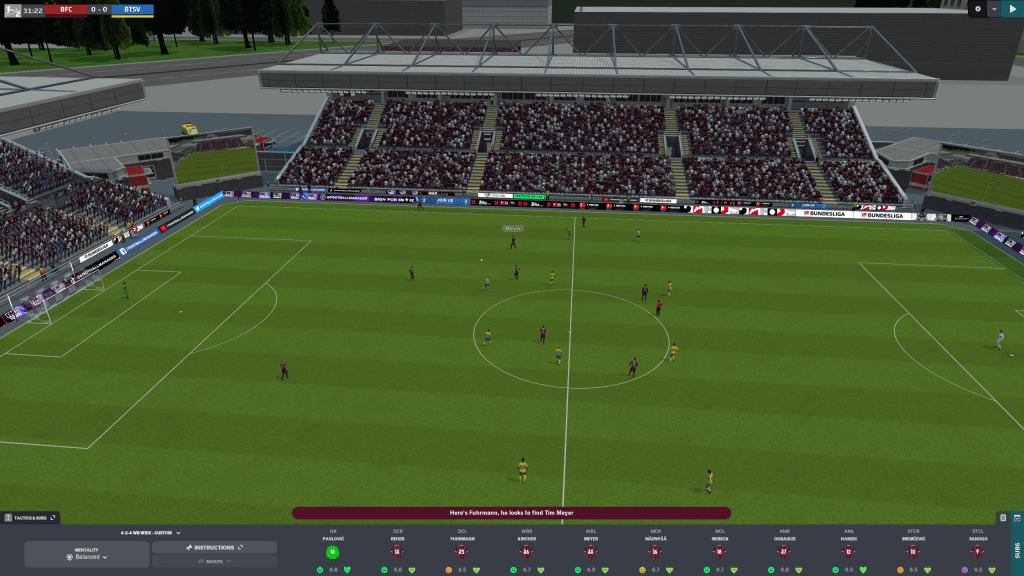Image resolution: width=1024 pixels, height=576 pixels.
Task: Select Reher's number 13 shirt
Action: [397, 551]
